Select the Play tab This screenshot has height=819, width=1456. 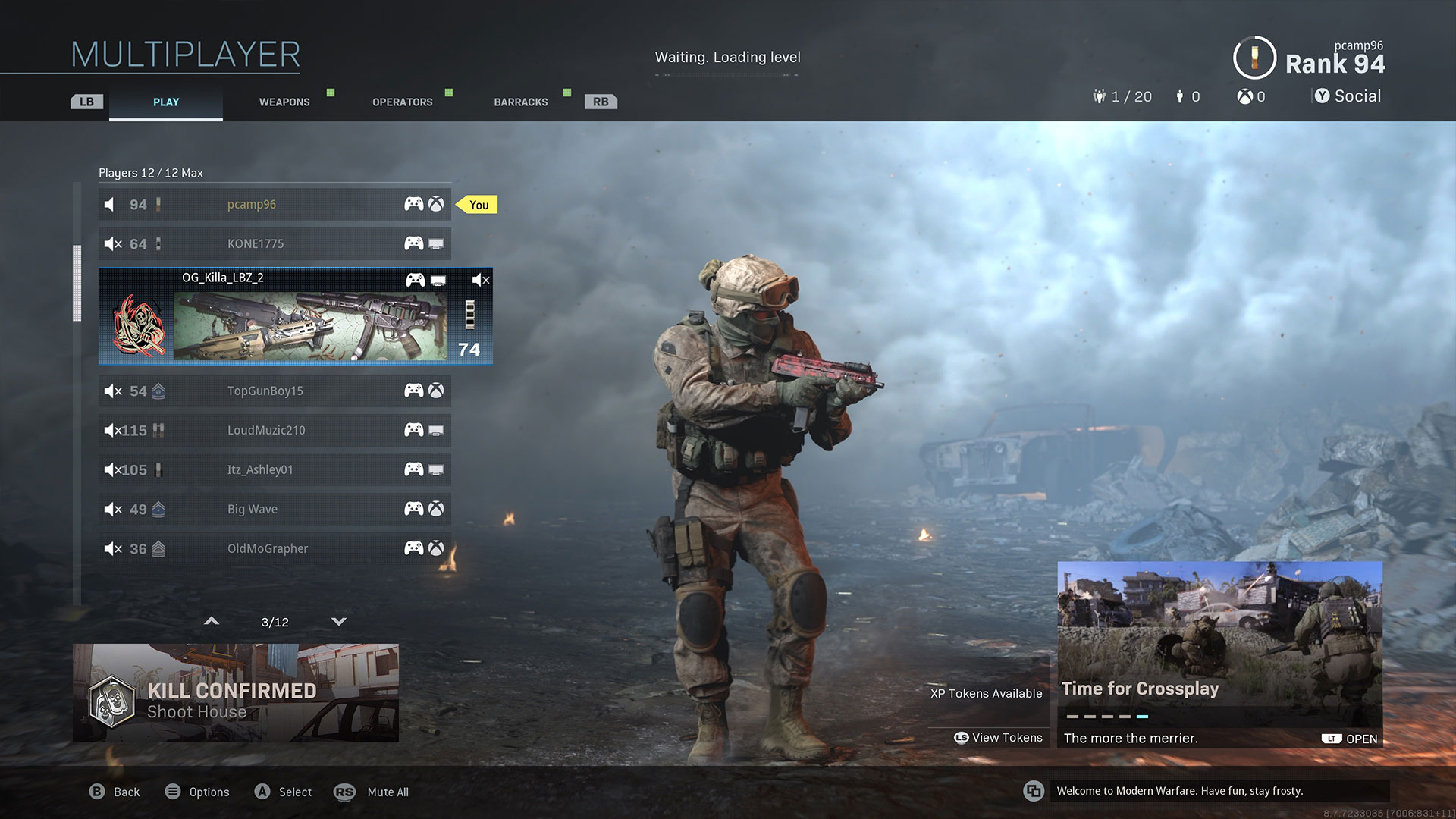pos(166,102)
